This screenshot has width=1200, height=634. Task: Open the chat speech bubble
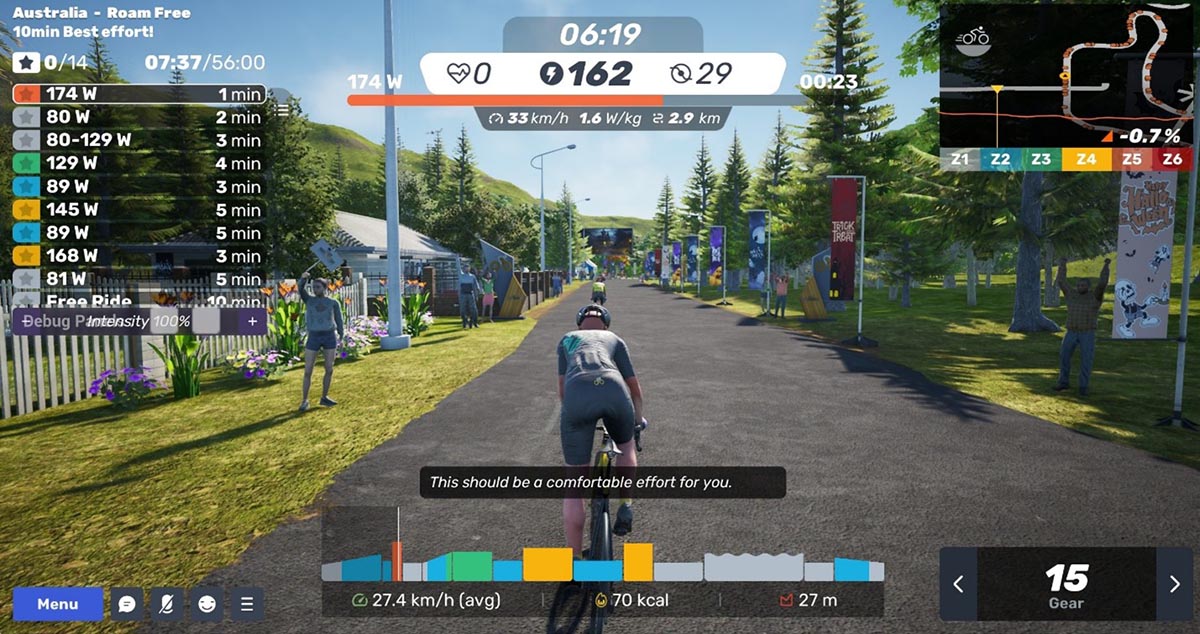[x=127, y=604]
